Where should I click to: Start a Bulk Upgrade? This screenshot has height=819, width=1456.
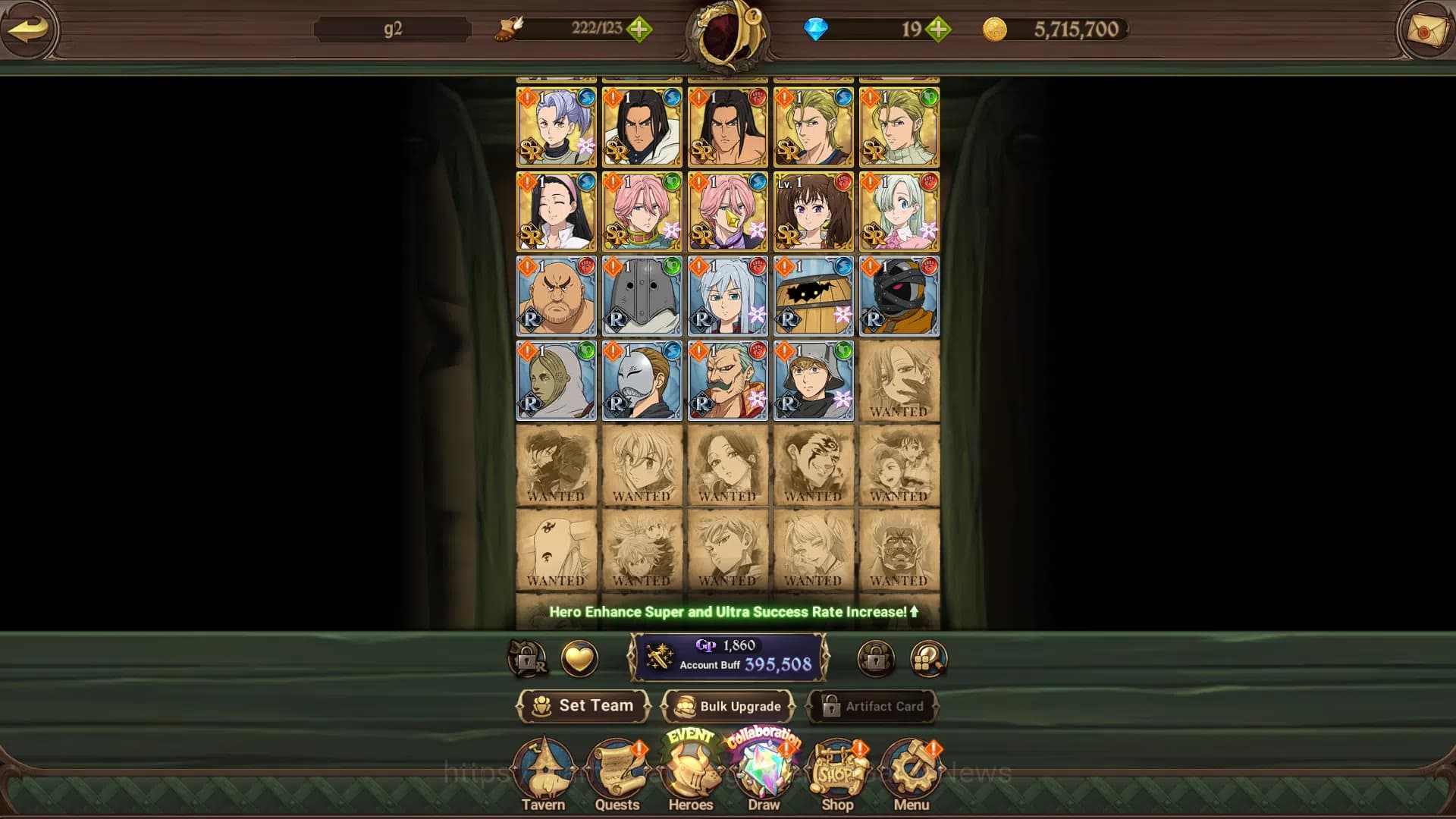(x=729, y=706)
